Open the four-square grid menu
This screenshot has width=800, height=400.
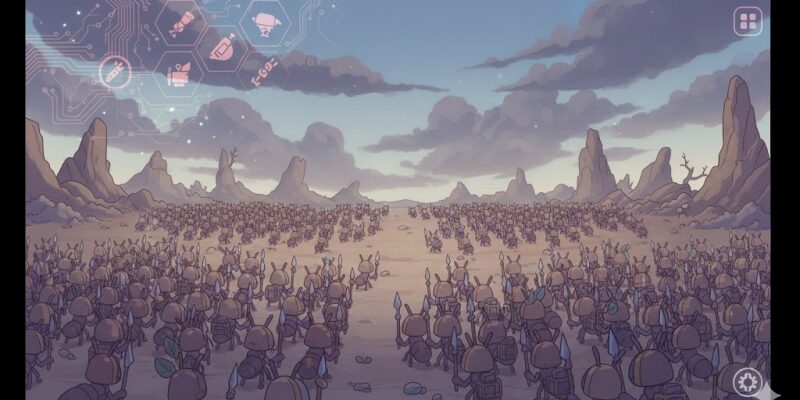(747, 21)
